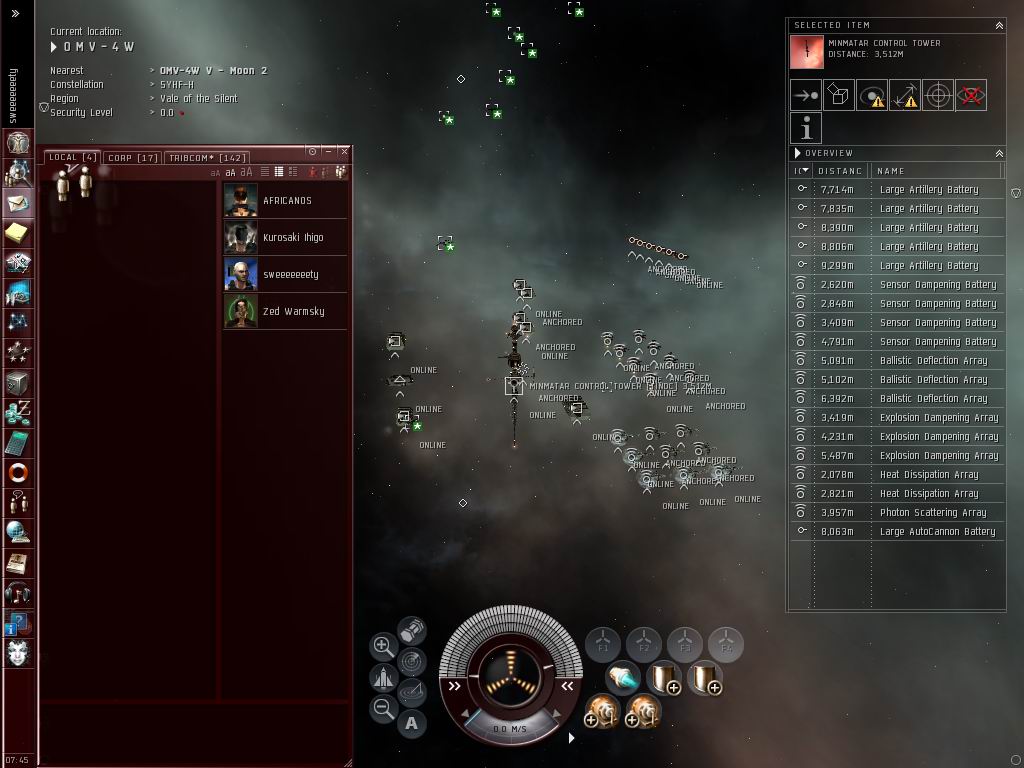Toggle the autopilot A button
This screenshot has width=1024, height=768.
pyautogui.click(x=412, y=723)
